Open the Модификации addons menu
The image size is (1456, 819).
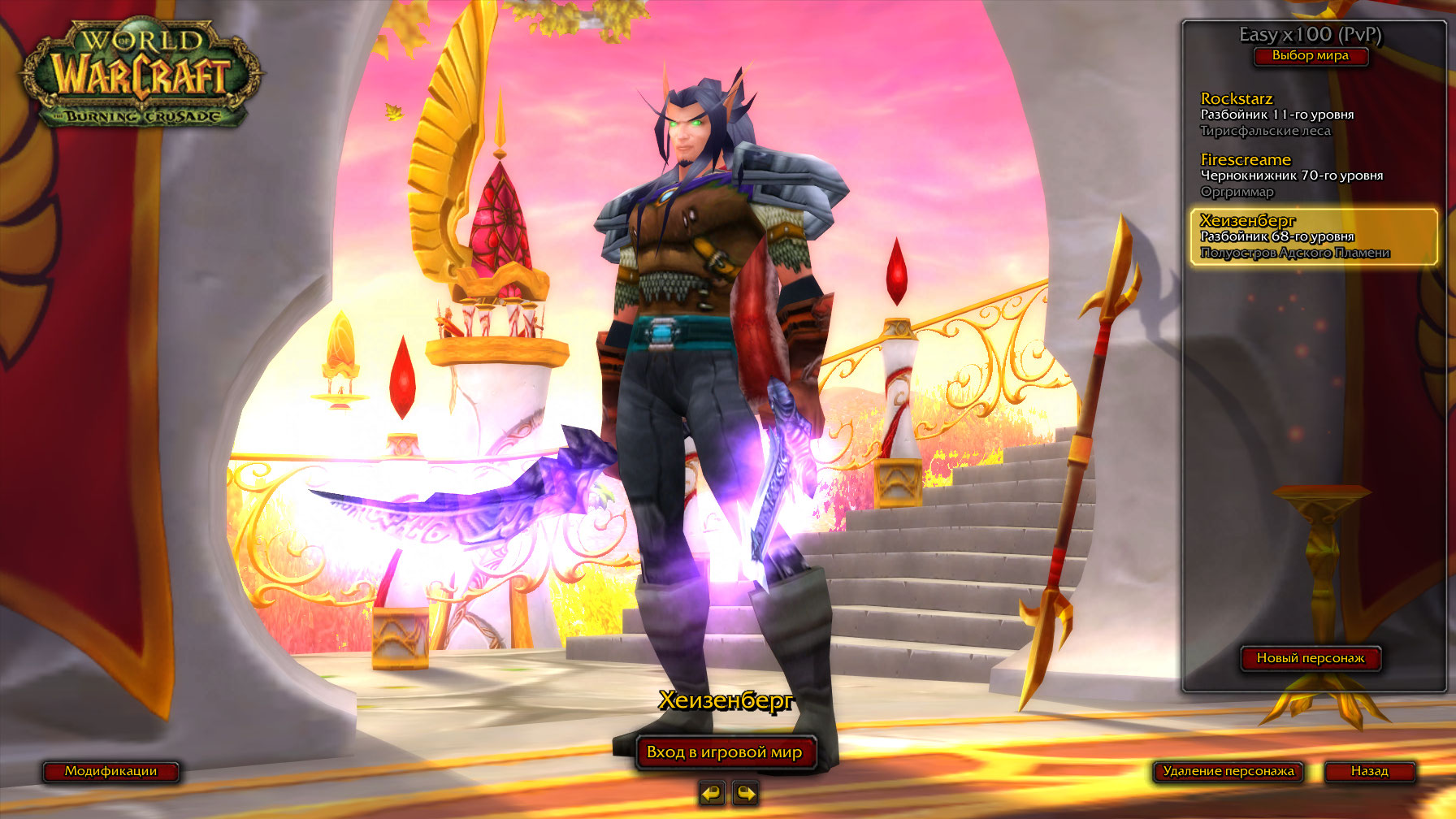coord(110,771)
